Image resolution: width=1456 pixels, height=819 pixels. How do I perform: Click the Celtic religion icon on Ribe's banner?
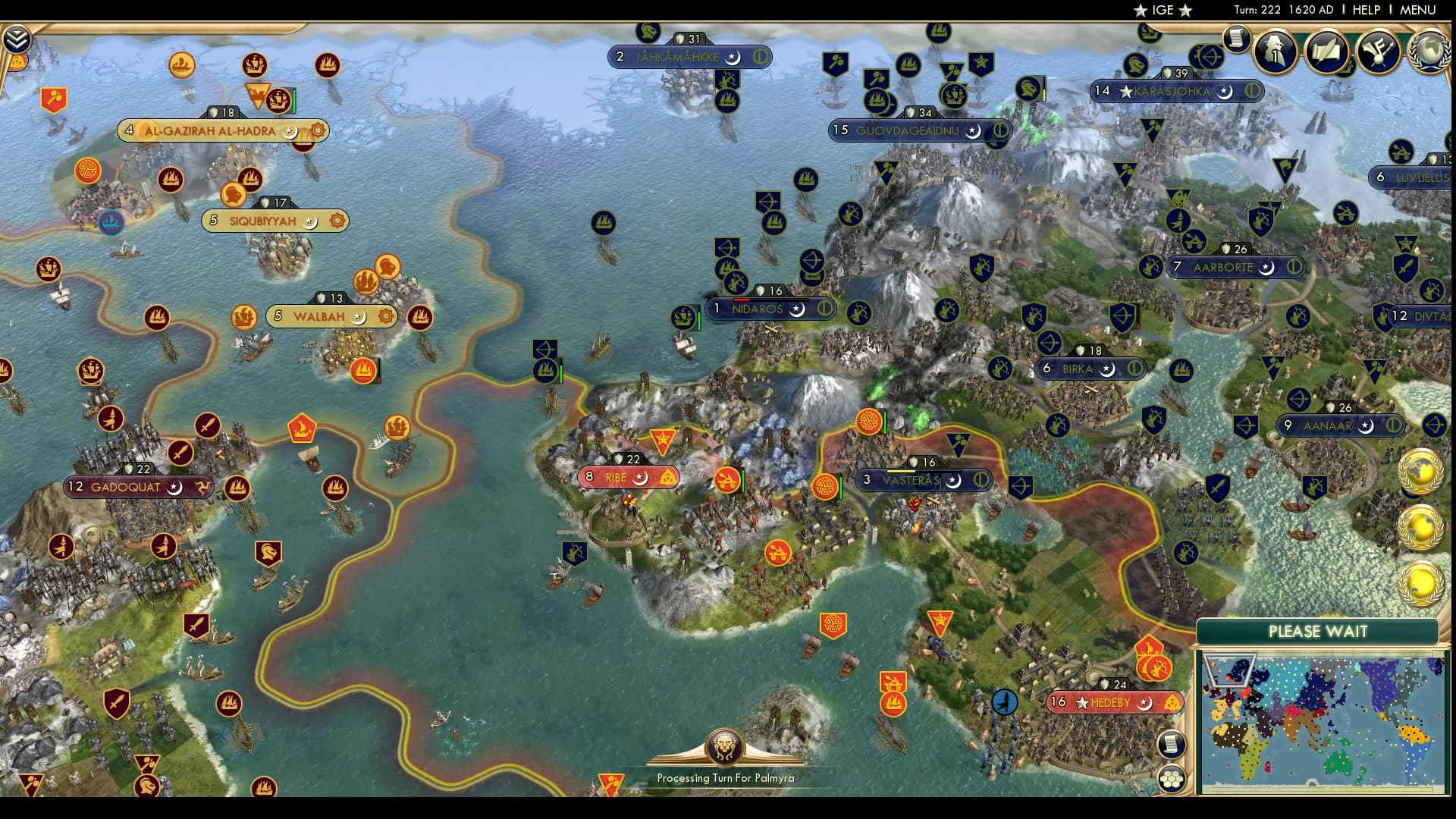pos(667,476)
